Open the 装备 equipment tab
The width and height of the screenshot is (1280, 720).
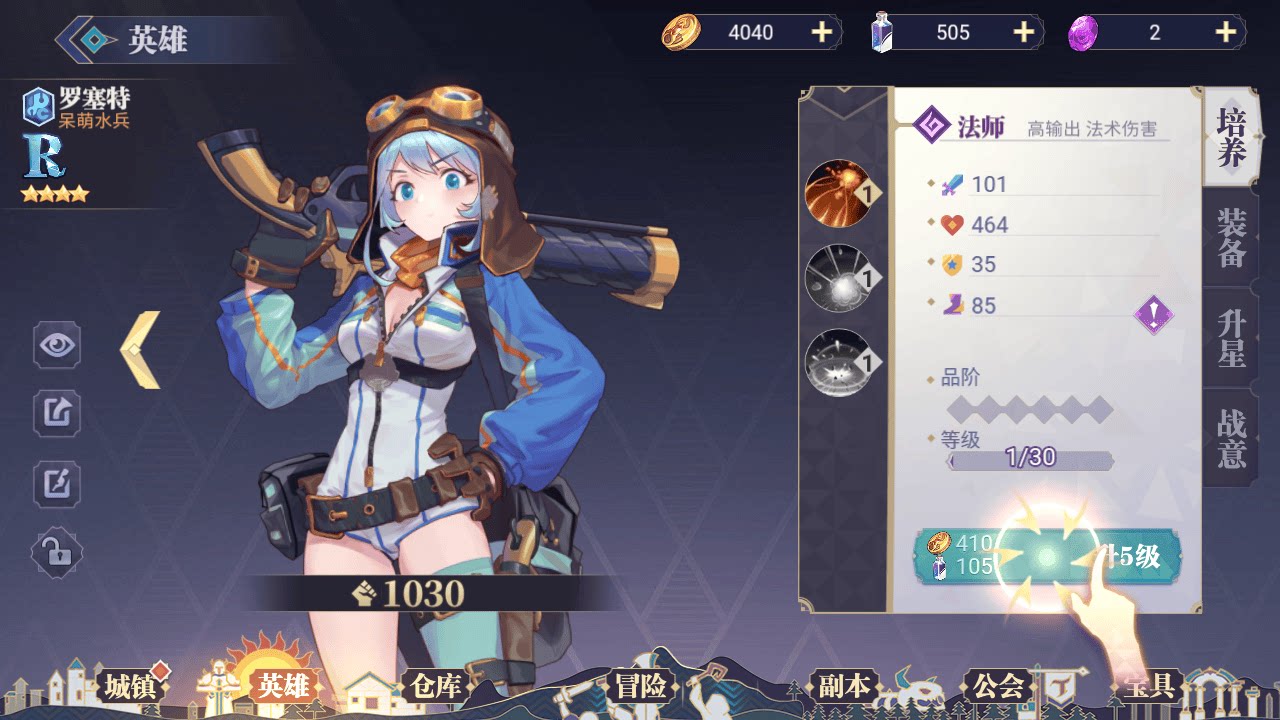point(1231,238)
